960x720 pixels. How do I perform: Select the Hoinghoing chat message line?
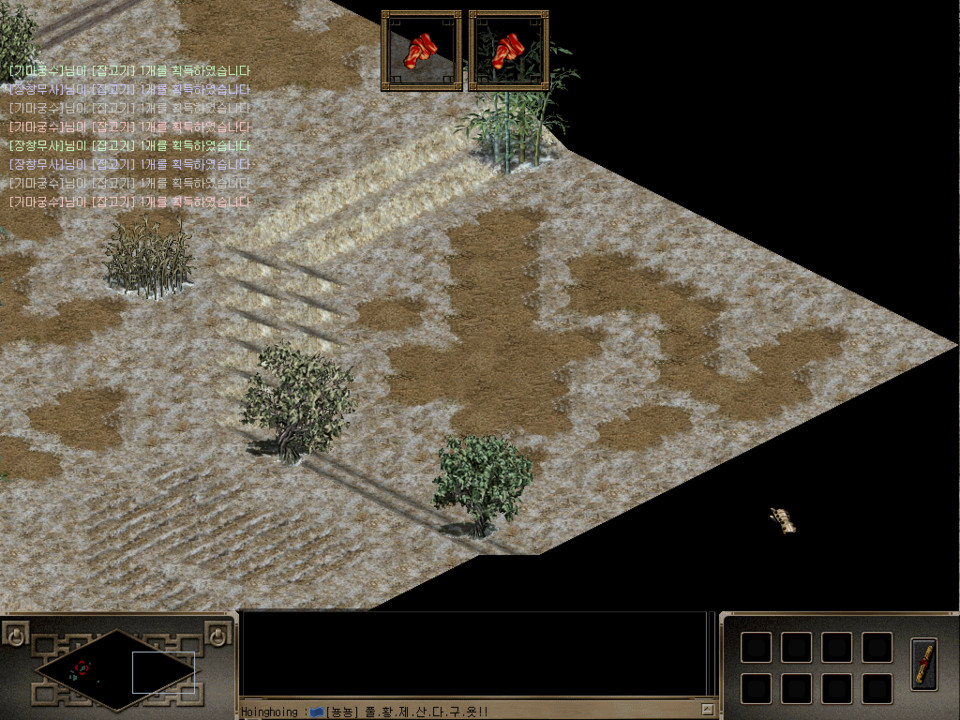click(365, 711)
